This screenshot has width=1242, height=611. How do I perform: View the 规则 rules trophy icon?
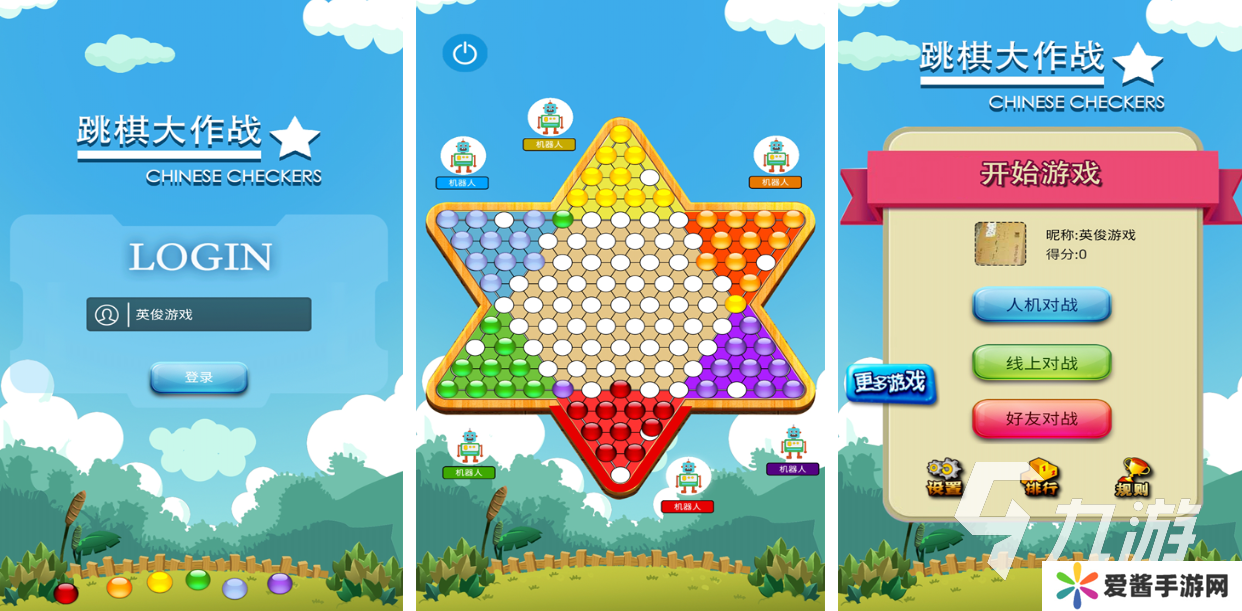click(1133, 477)
